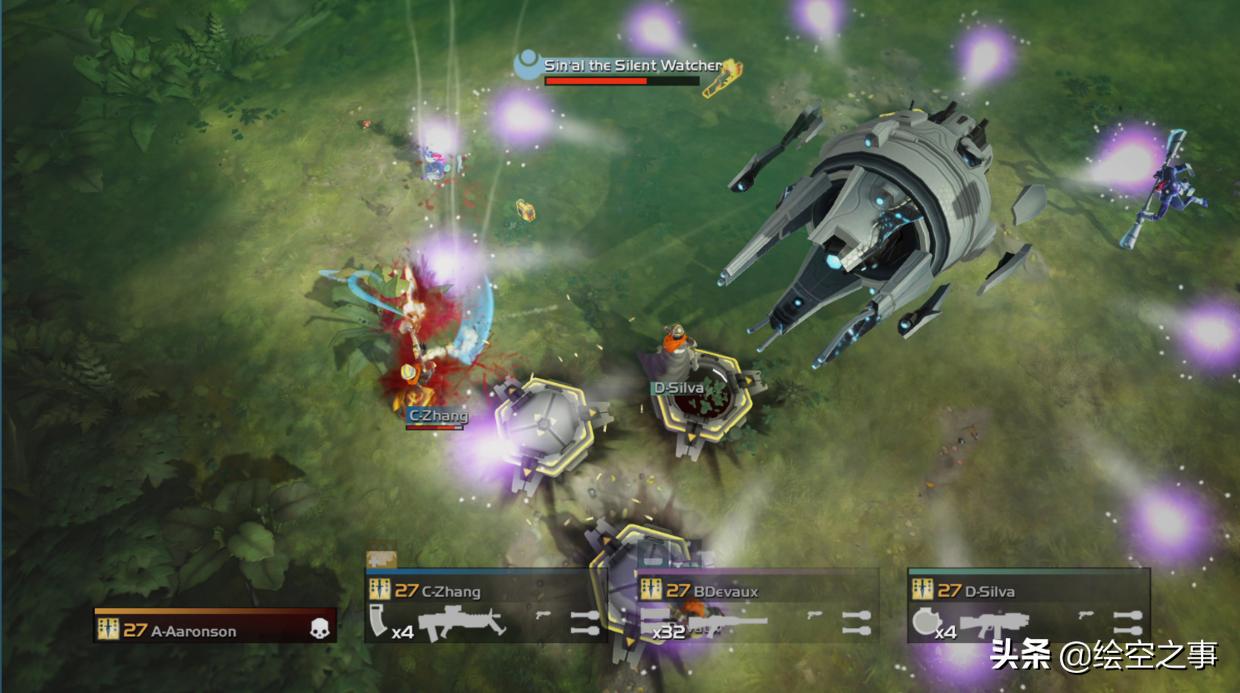The width and height of the screenshot is (1240, 693).
Task: Choose C-Zhang's sidearm pistol icon
Action: tap(544, 614)
